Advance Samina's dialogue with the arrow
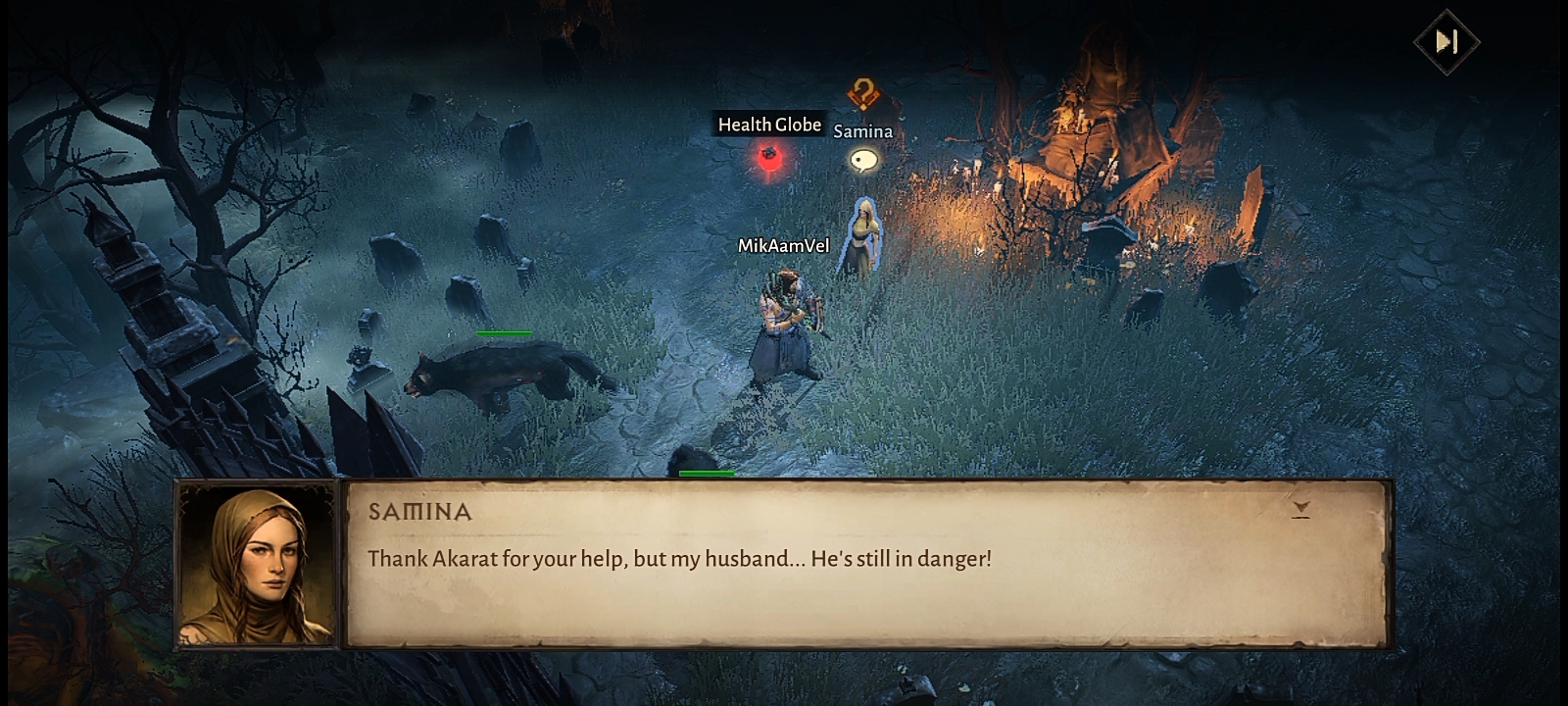 (x=1300, y=509)
